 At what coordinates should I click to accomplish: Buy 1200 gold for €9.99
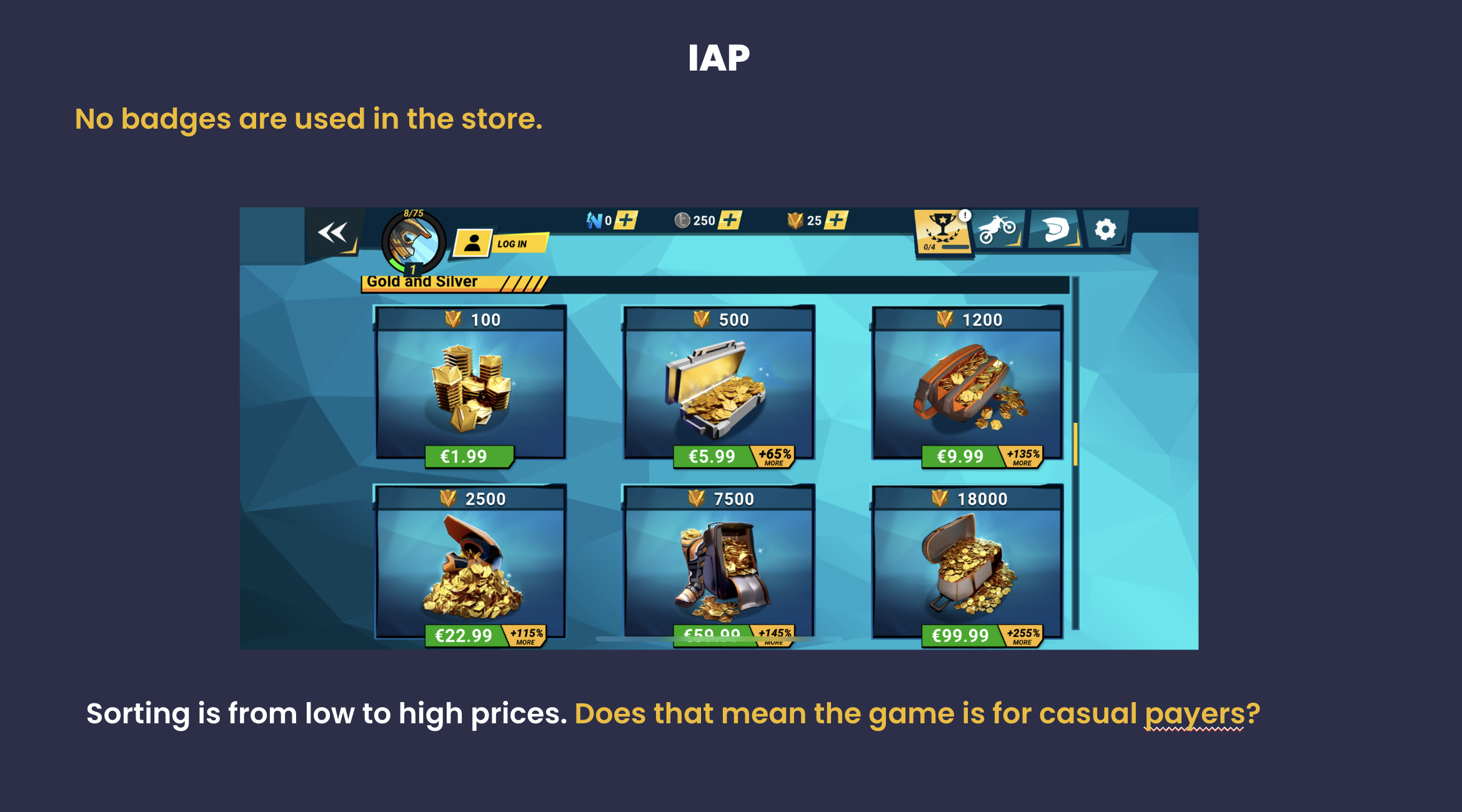click(960, 457)
